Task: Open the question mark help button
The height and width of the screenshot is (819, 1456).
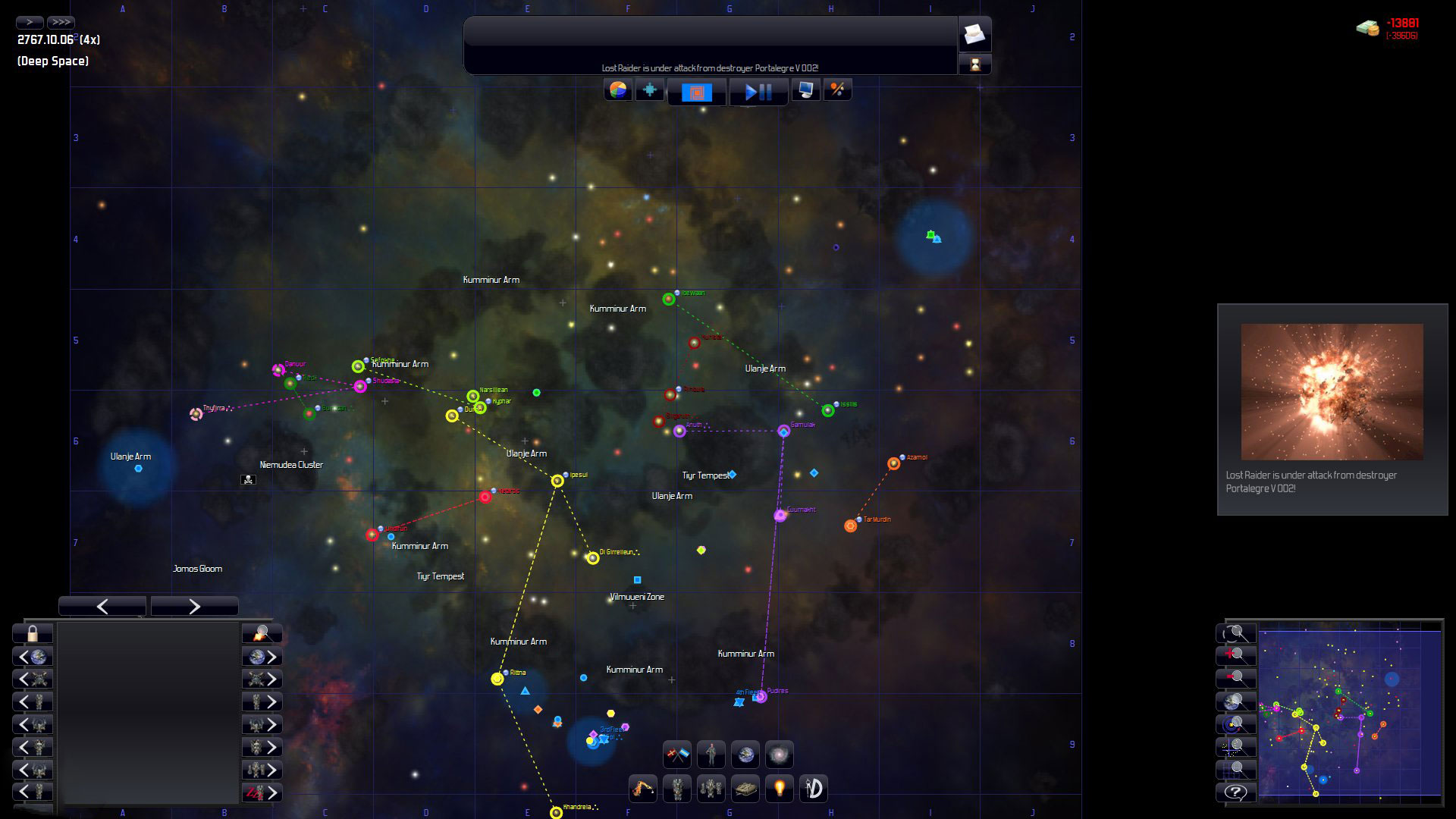Action: (x=1235, y=792)
